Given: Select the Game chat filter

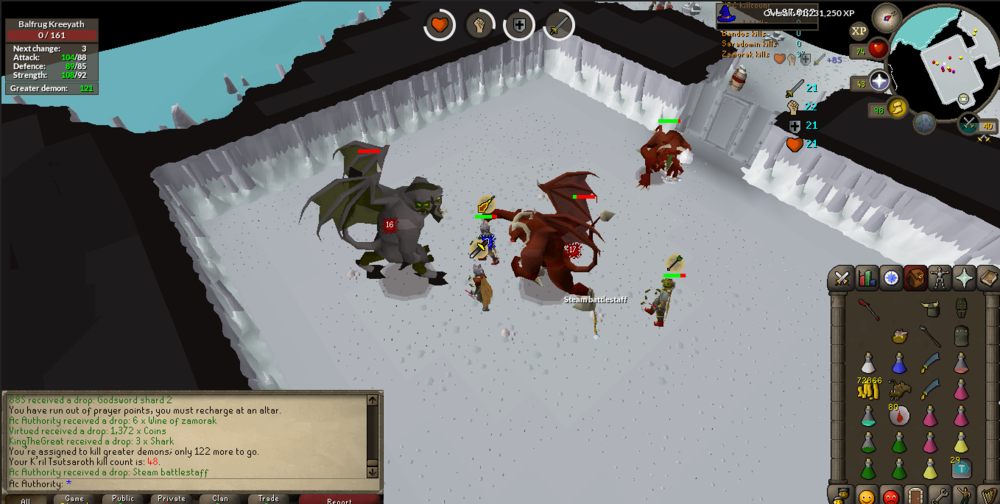Looking at the screenshot, I should [x=75, y=498].
